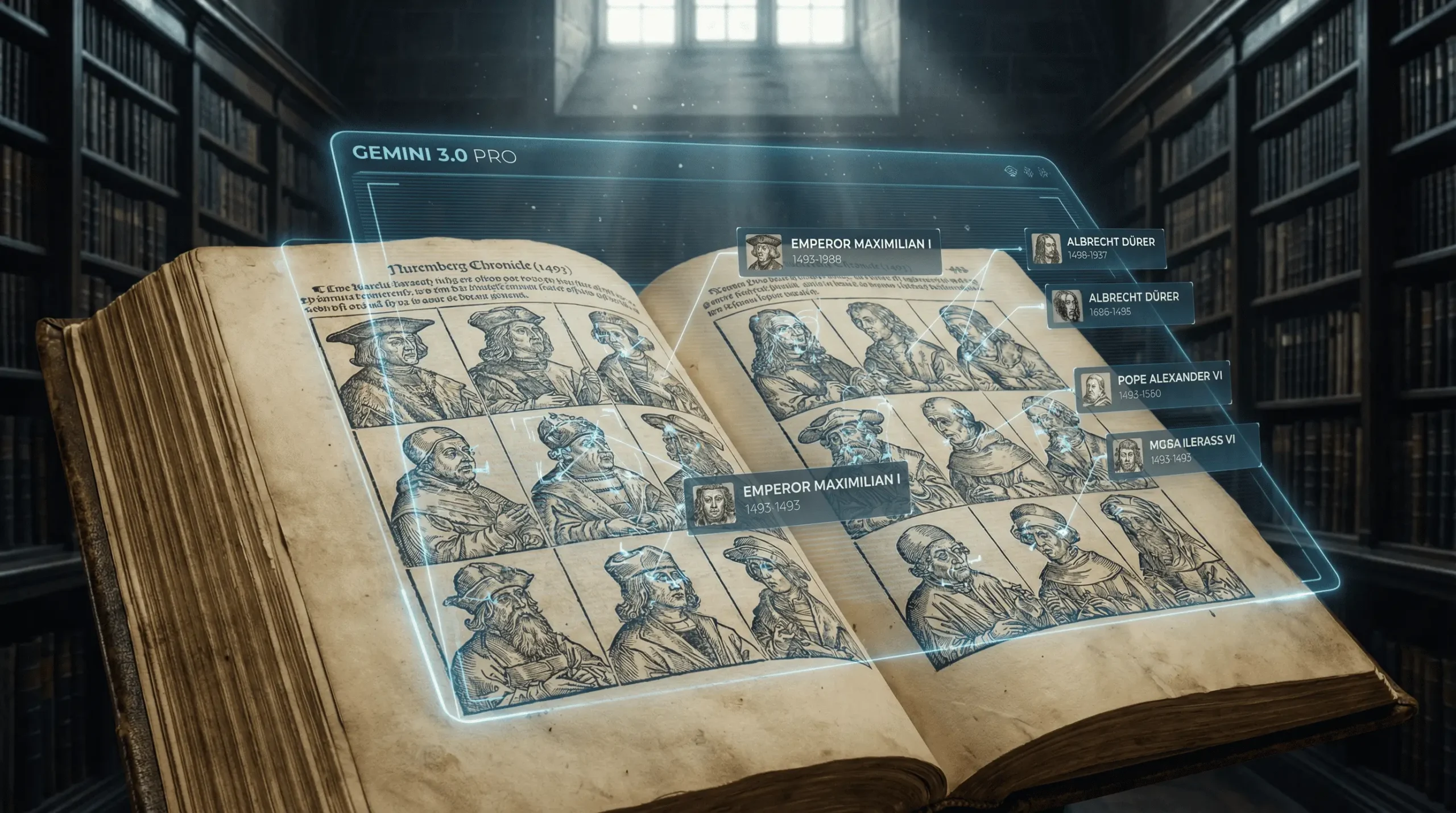Select the Emperor Maximilian I 1493-1988 card
This screenshot has width=1456, height=813.
coord(838,251)
